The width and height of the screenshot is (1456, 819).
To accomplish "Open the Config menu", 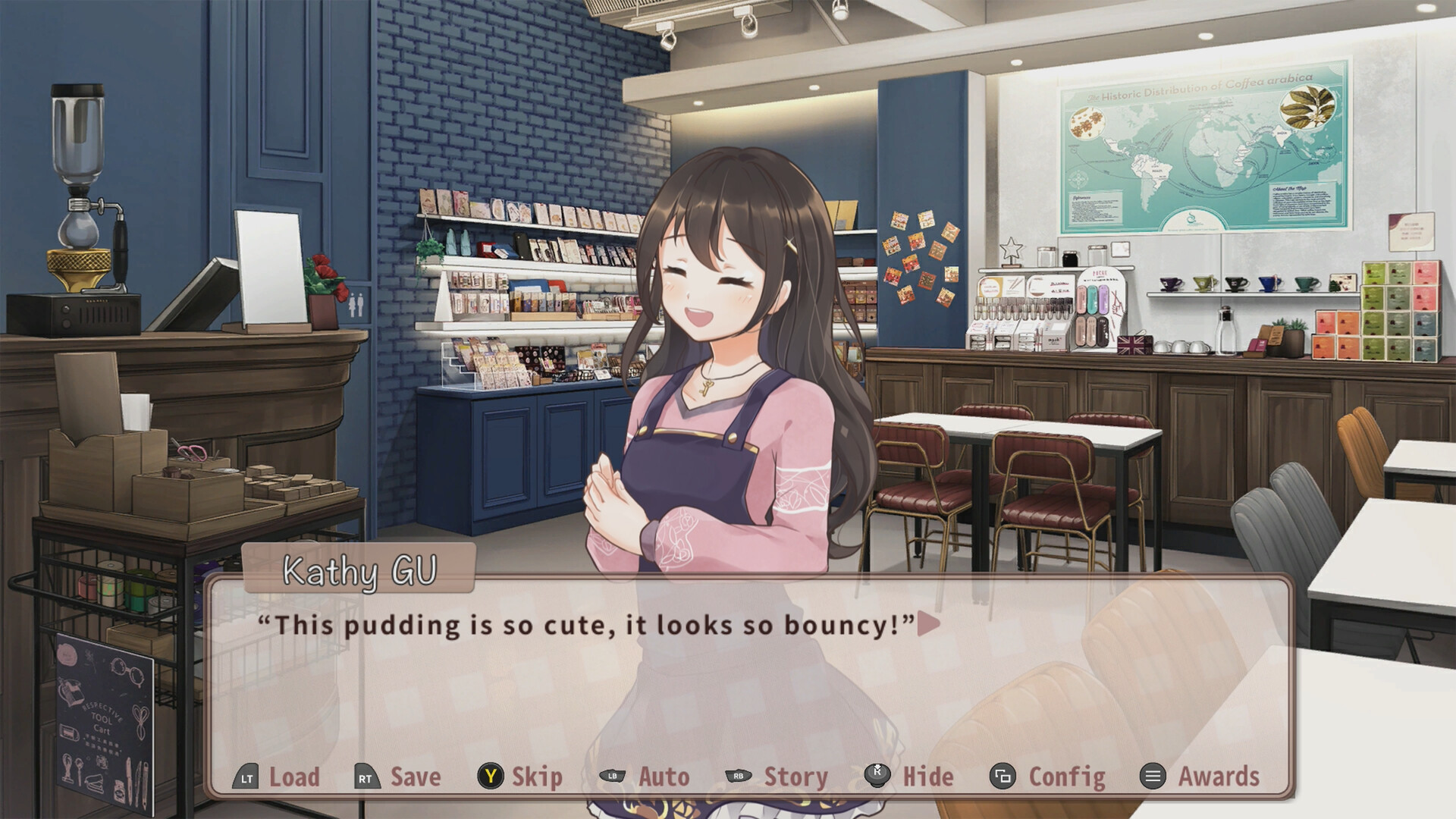I will click(x=1065, y=777).
